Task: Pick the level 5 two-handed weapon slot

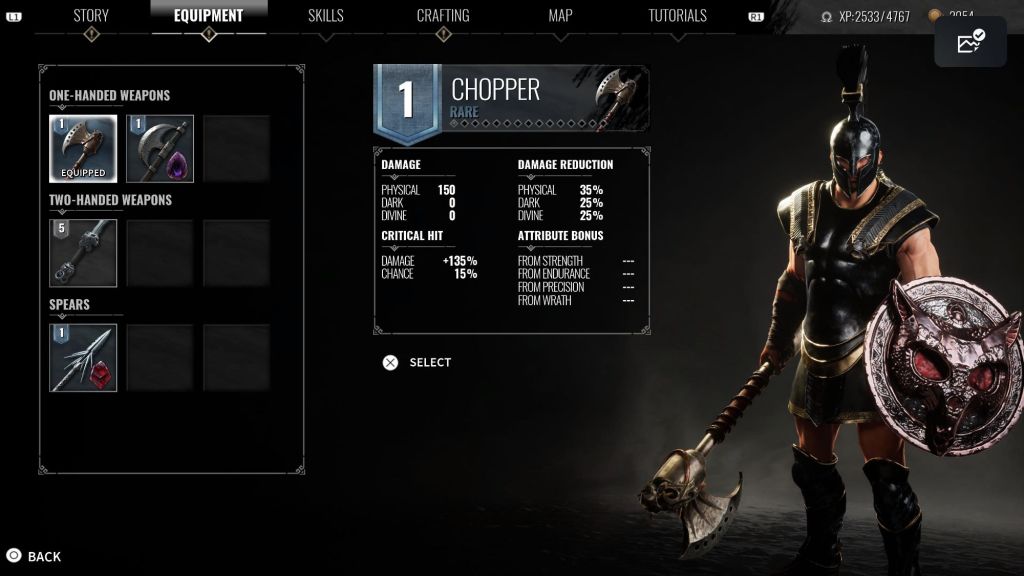Action: coord(84,253)
